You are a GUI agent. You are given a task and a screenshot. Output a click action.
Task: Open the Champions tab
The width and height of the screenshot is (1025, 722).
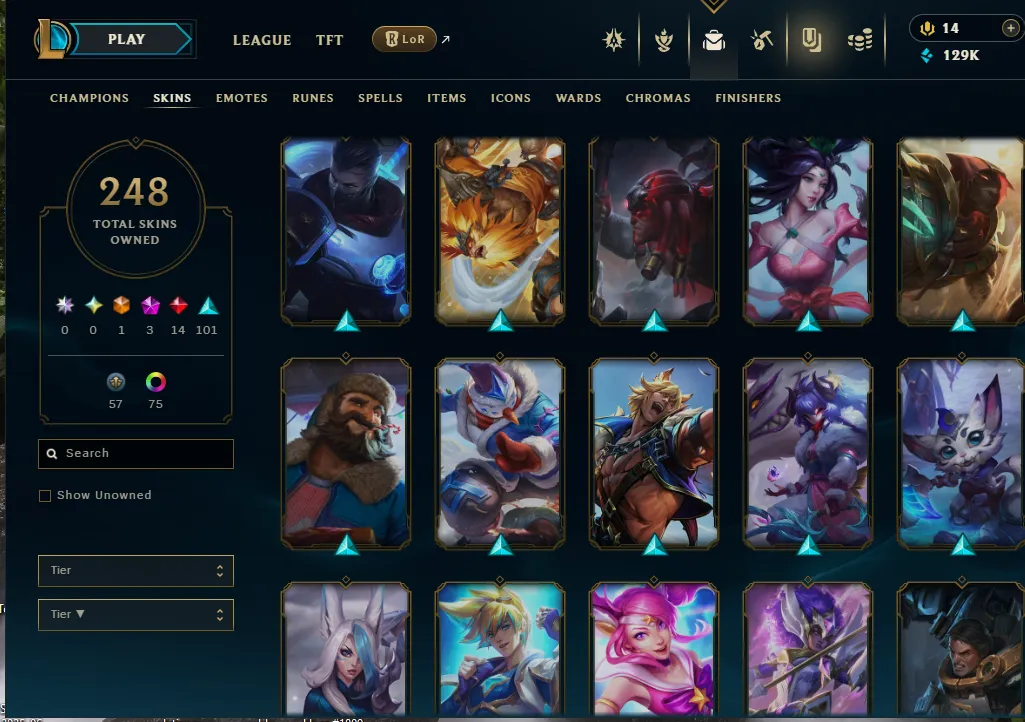pyautogui.click(x=89, y=98)
